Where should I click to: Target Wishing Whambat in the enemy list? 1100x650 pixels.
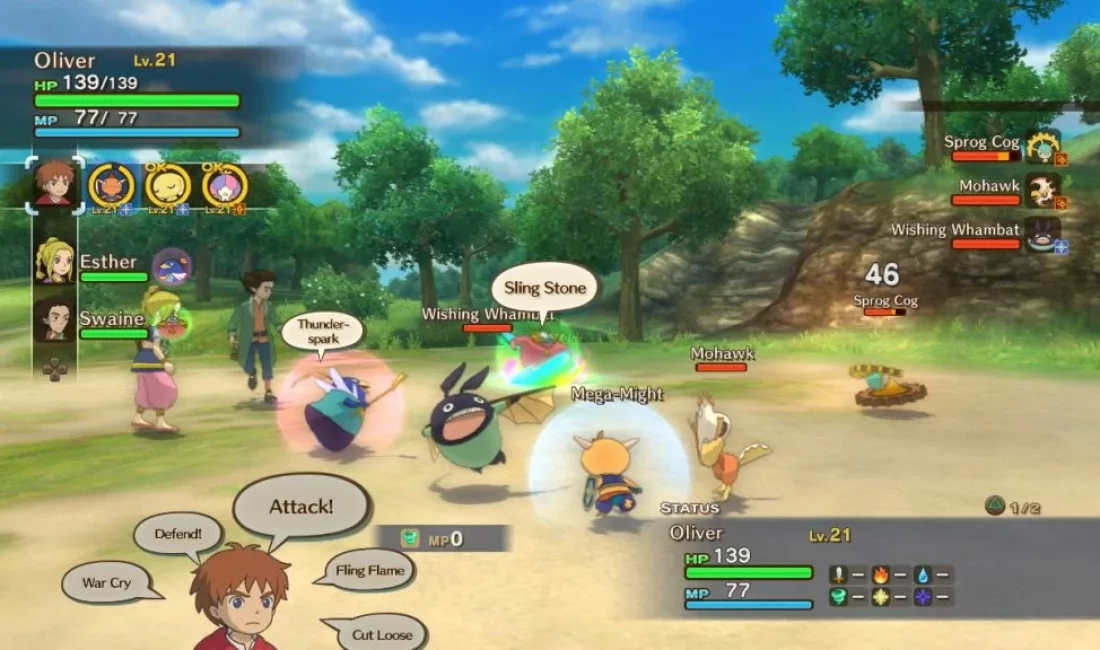[x=956, y=231]
